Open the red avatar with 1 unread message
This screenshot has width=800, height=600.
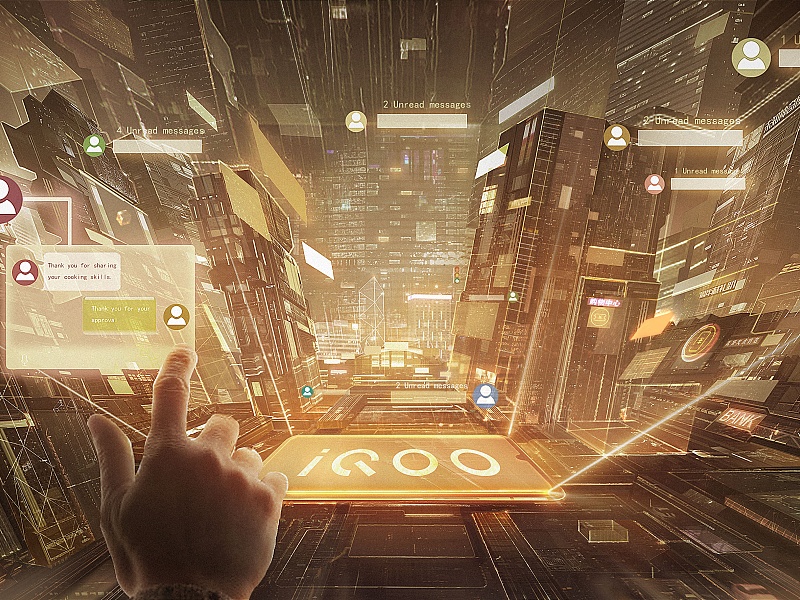[x=654, y=184]
